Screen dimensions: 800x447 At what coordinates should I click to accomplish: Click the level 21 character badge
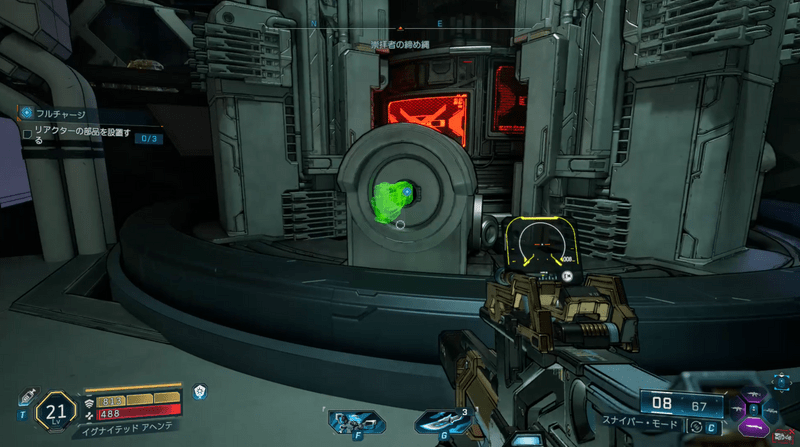point(56,410)
